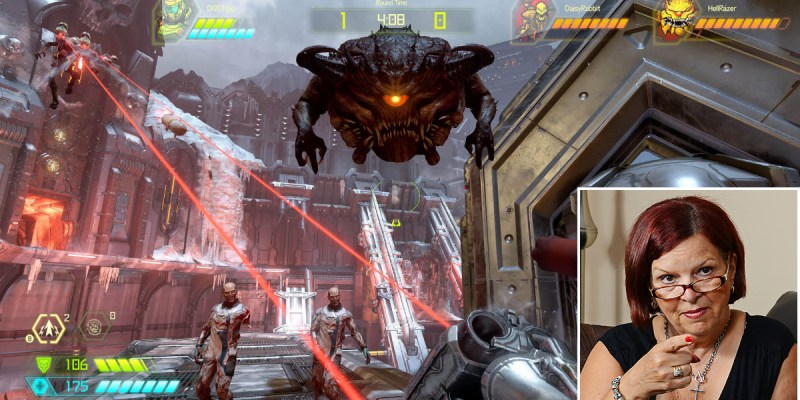This screenshot has height=400, width=800.
Task: Click the green armor shield icon
Action: click(44, 366)
